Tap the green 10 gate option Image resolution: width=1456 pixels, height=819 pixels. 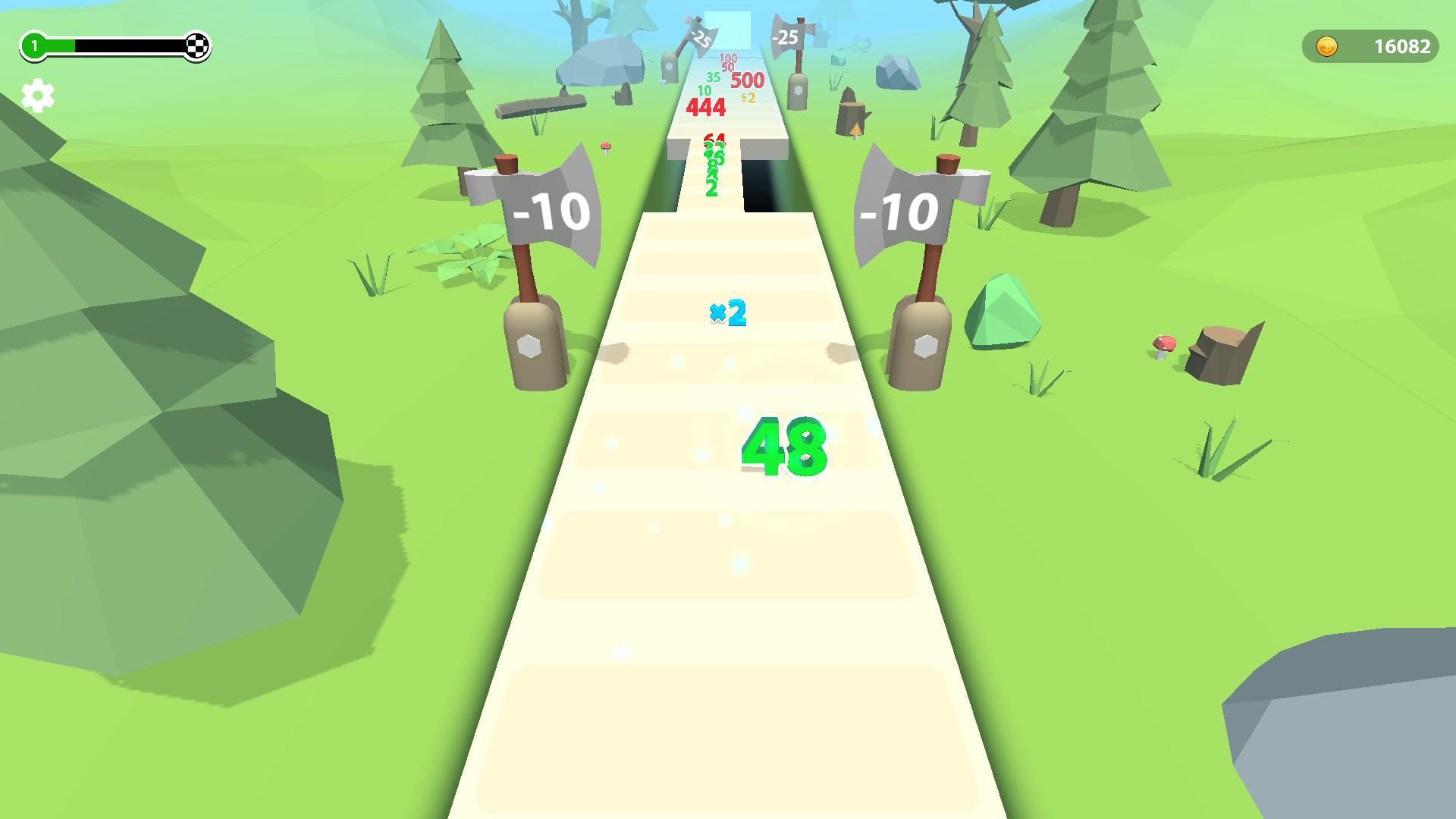704,92
